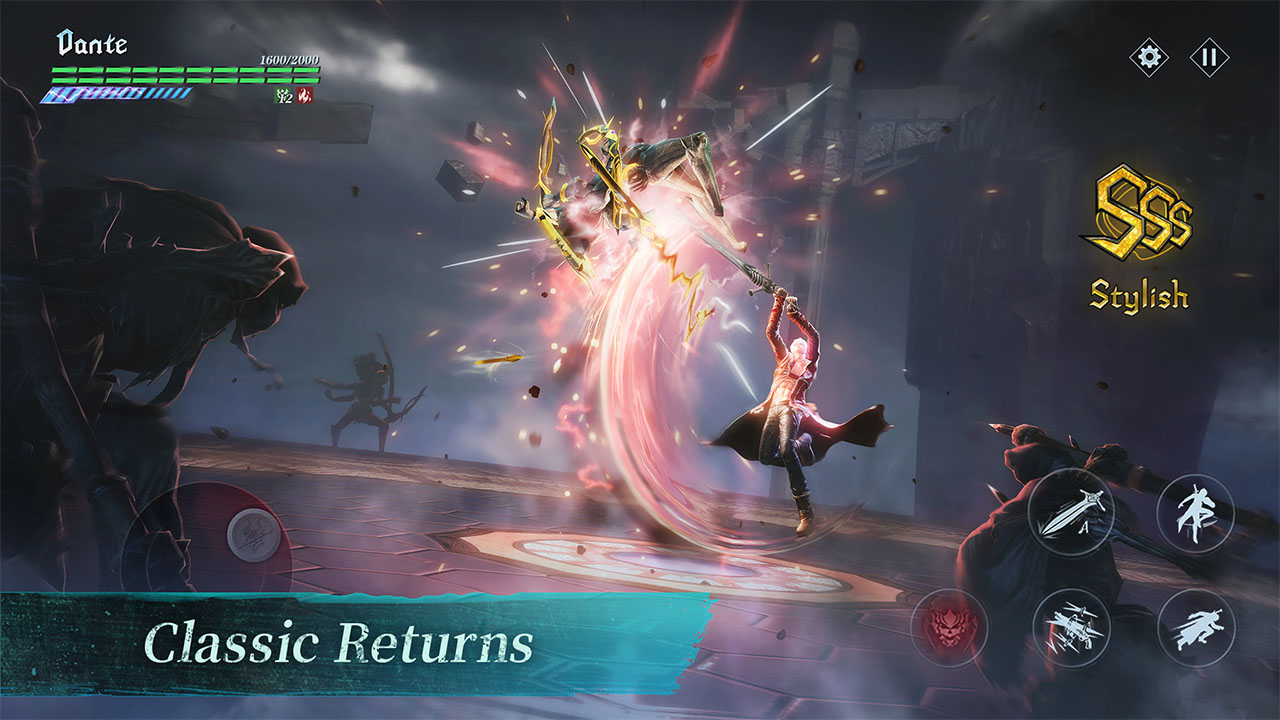Tap the evade dodge skill icon
The image size is (1280, 720).
(1197, 513)
